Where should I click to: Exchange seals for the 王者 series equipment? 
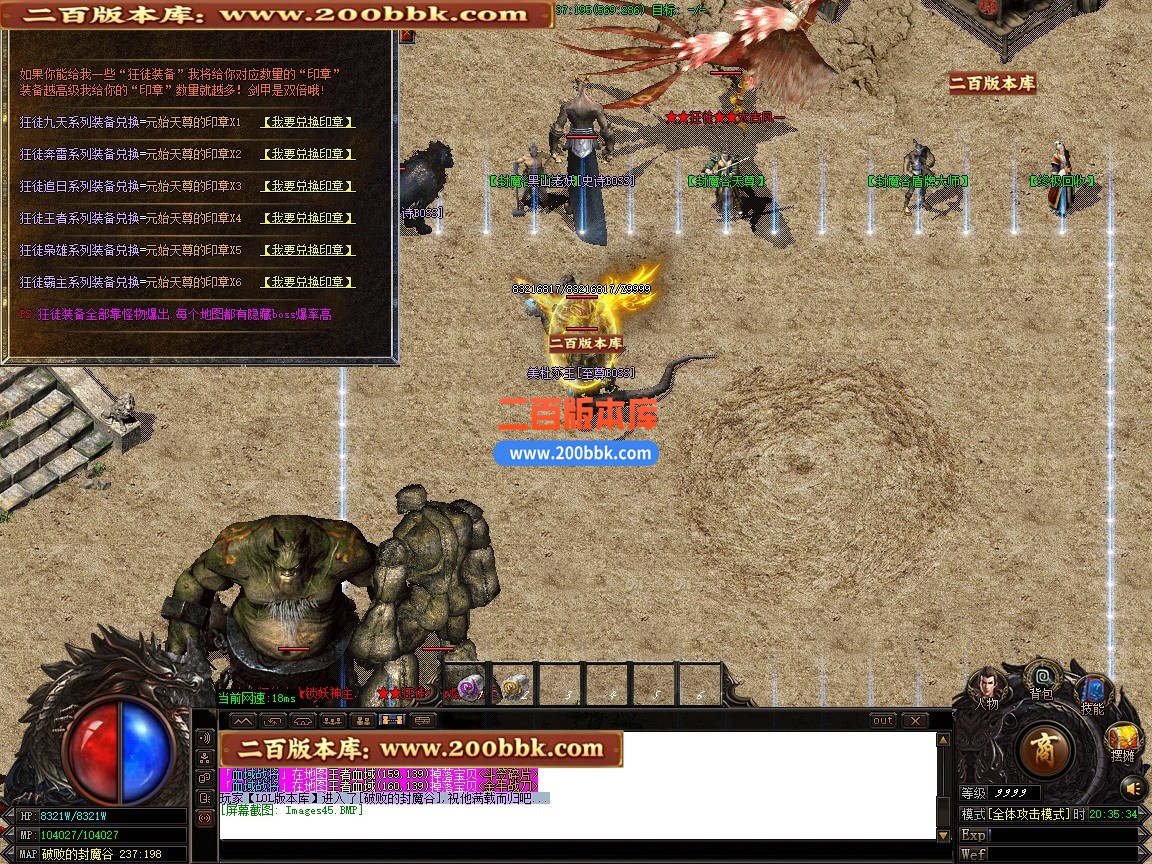click(x=308, y=218)
